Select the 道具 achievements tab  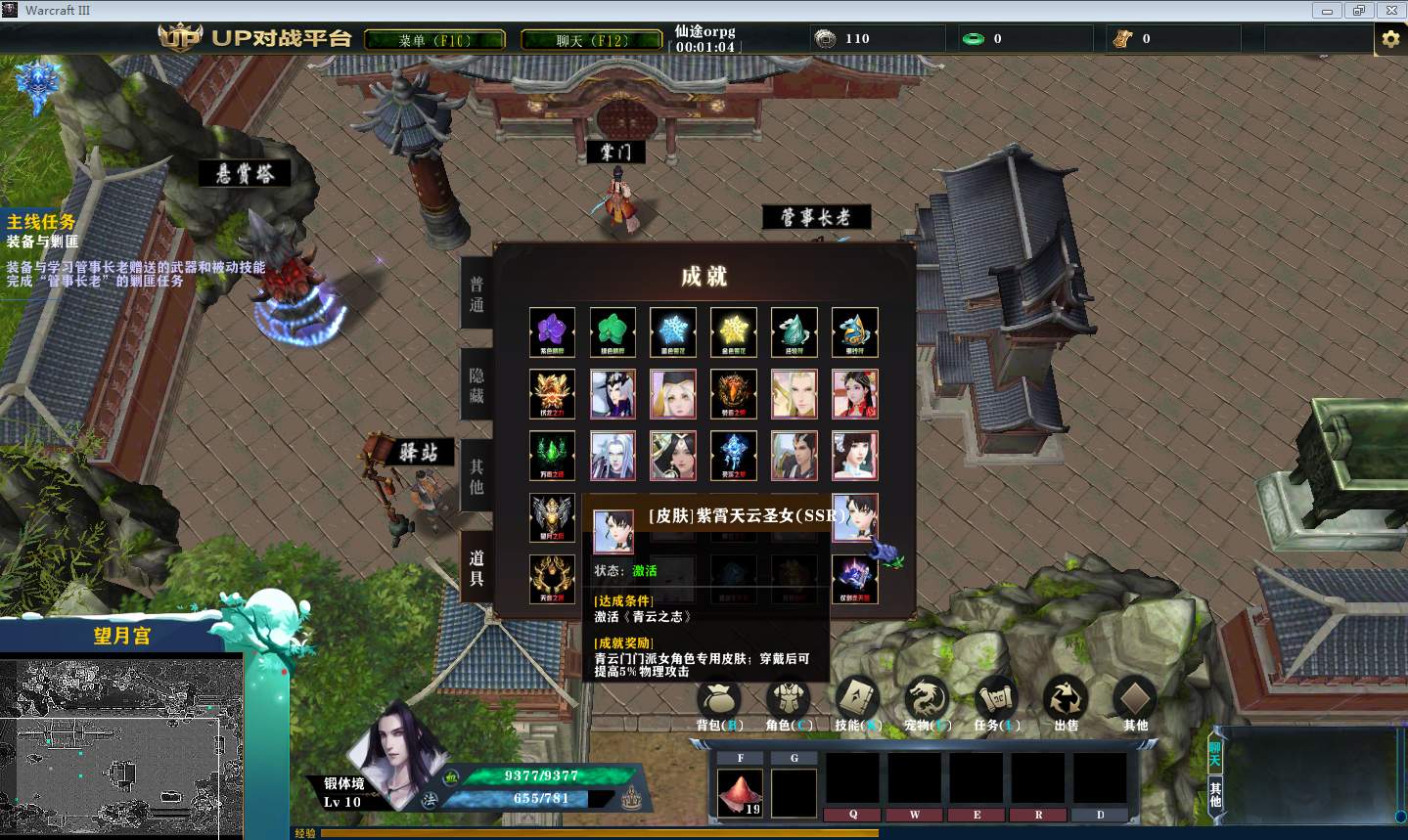coord(477,567)
